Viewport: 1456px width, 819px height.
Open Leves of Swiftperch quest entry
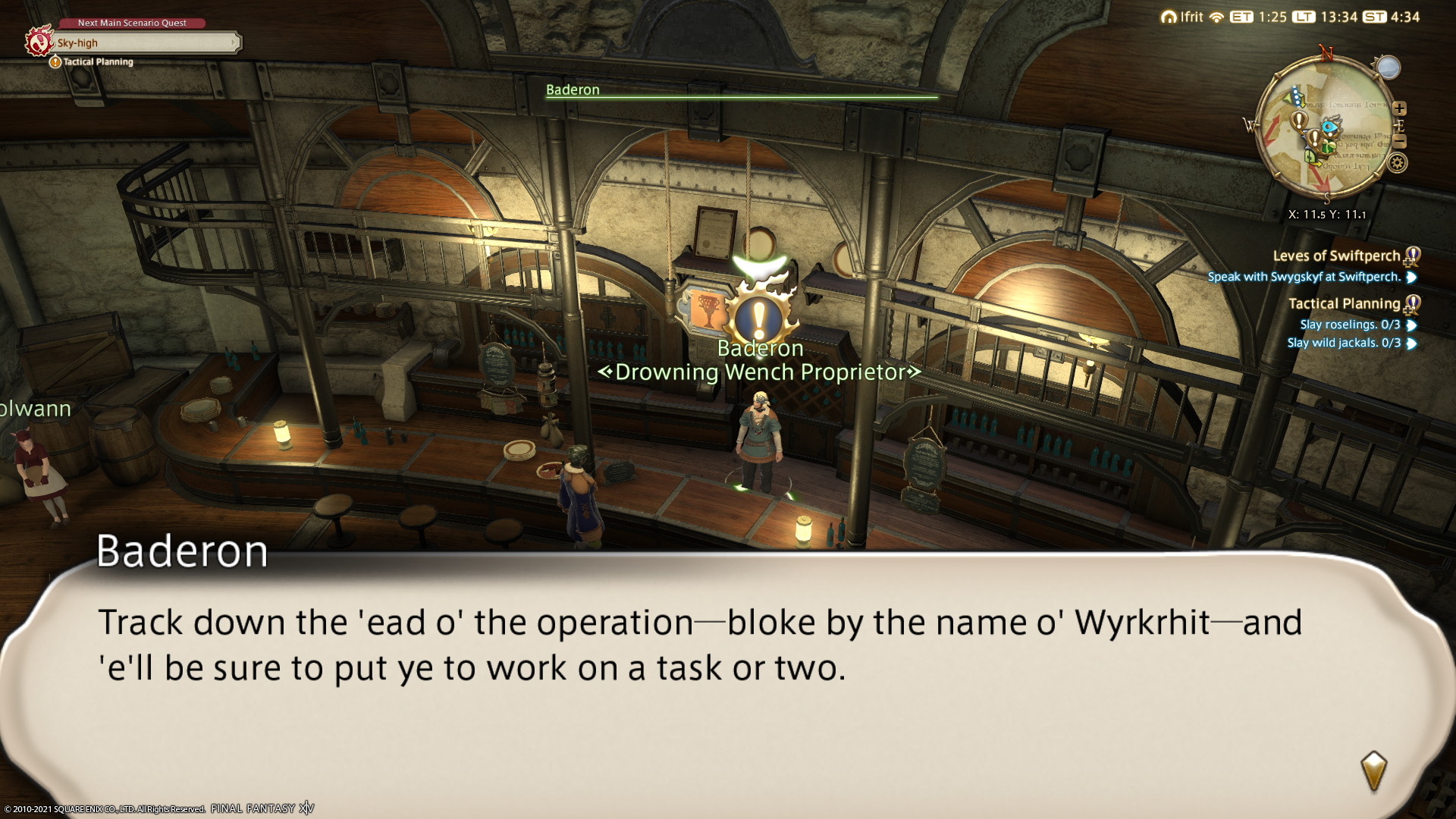point(1336,256)
